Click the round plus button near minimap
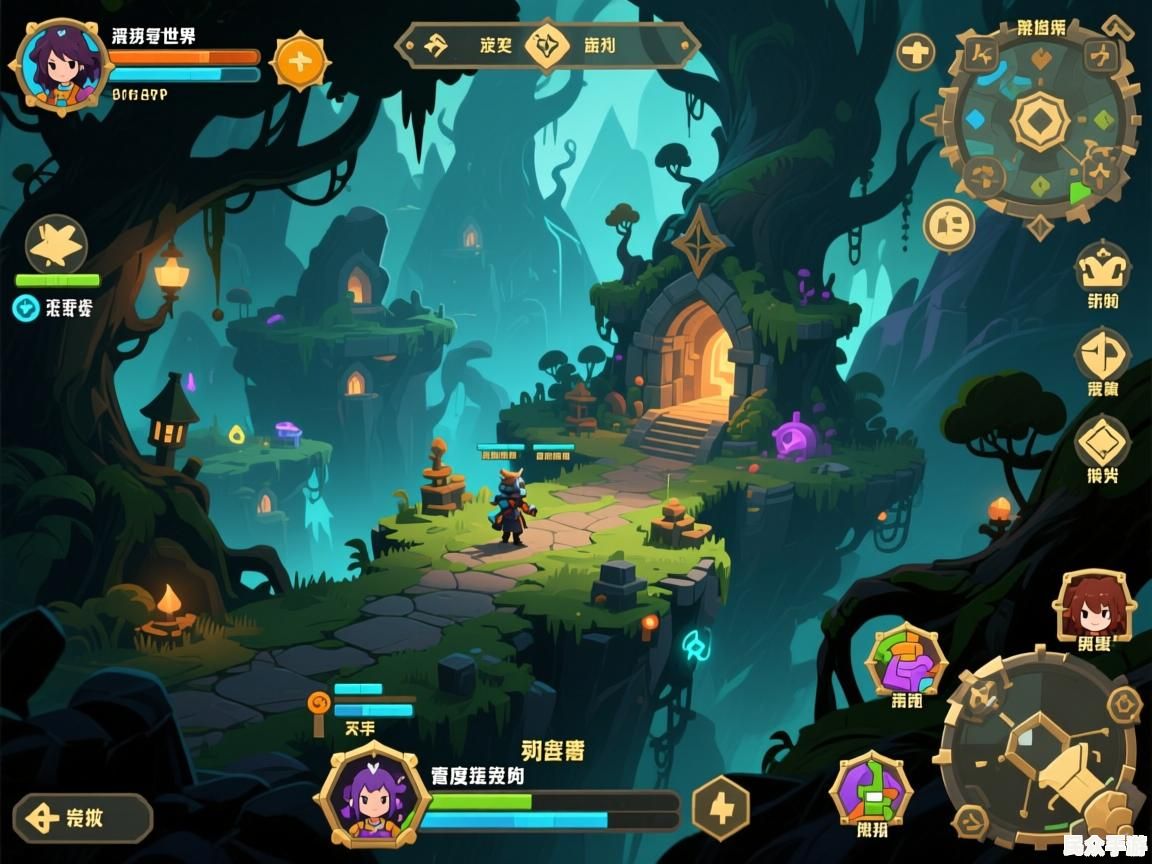The width and height of the screenshot is (1152, 864). [x=915, y=52]
